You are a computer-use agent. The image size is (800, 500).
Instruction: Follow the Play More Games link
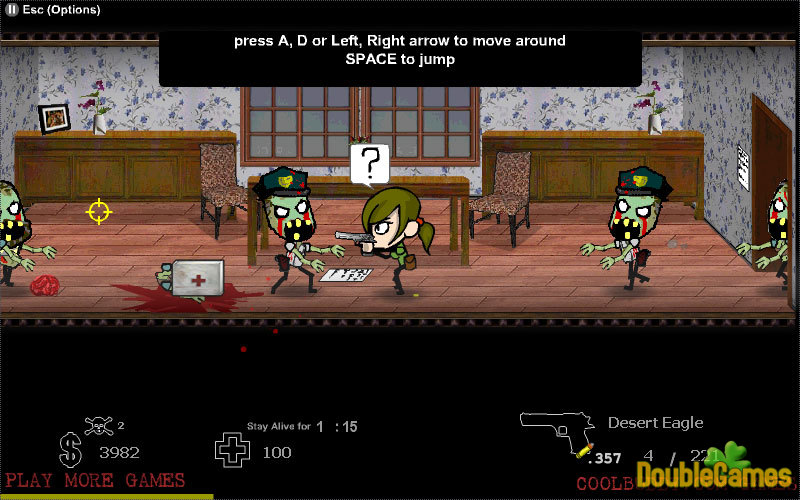click(95, 481)
